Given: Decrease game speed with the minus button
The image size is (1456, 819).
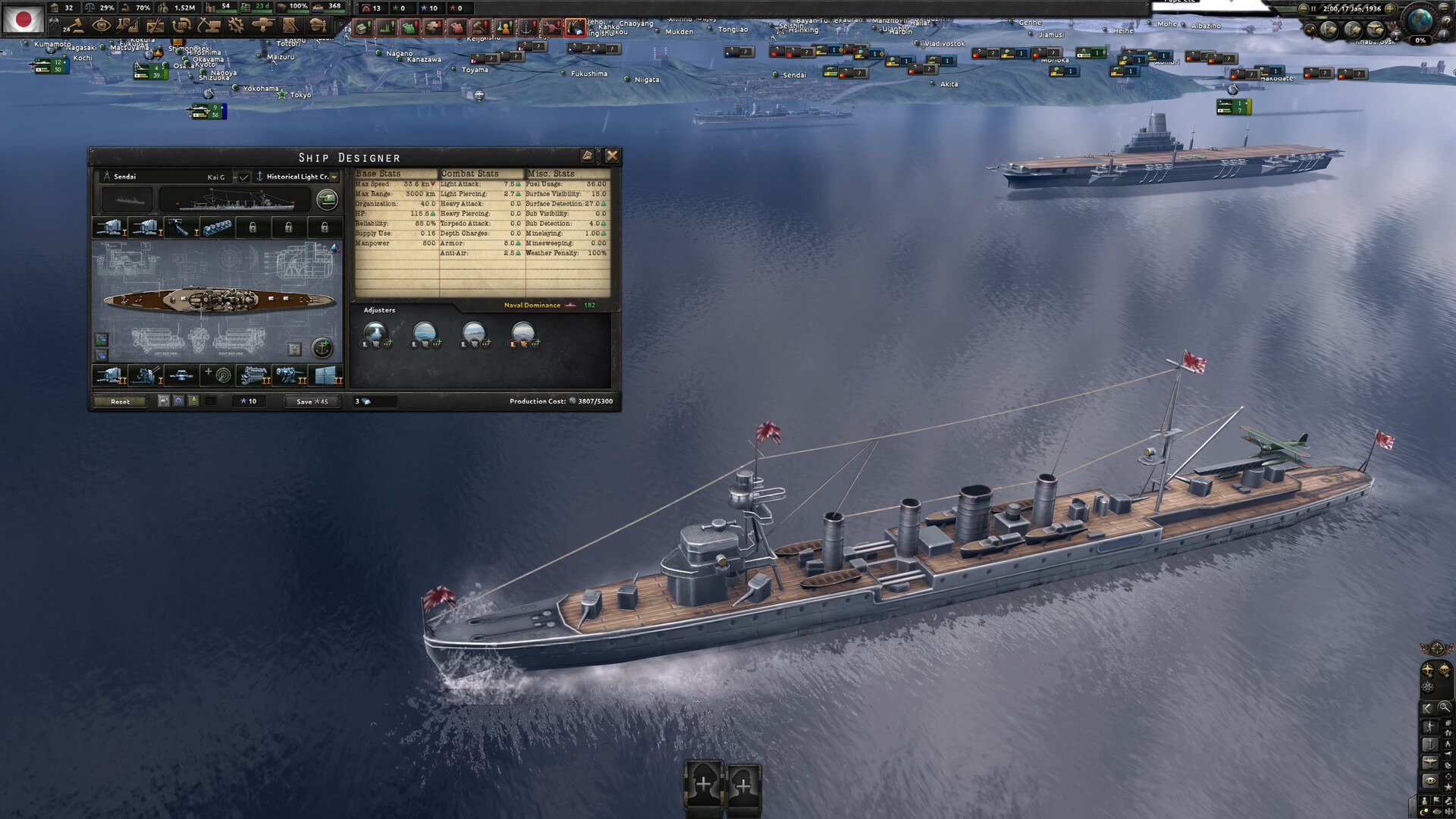Looking at the screenshot, I should coord(1302,9).
